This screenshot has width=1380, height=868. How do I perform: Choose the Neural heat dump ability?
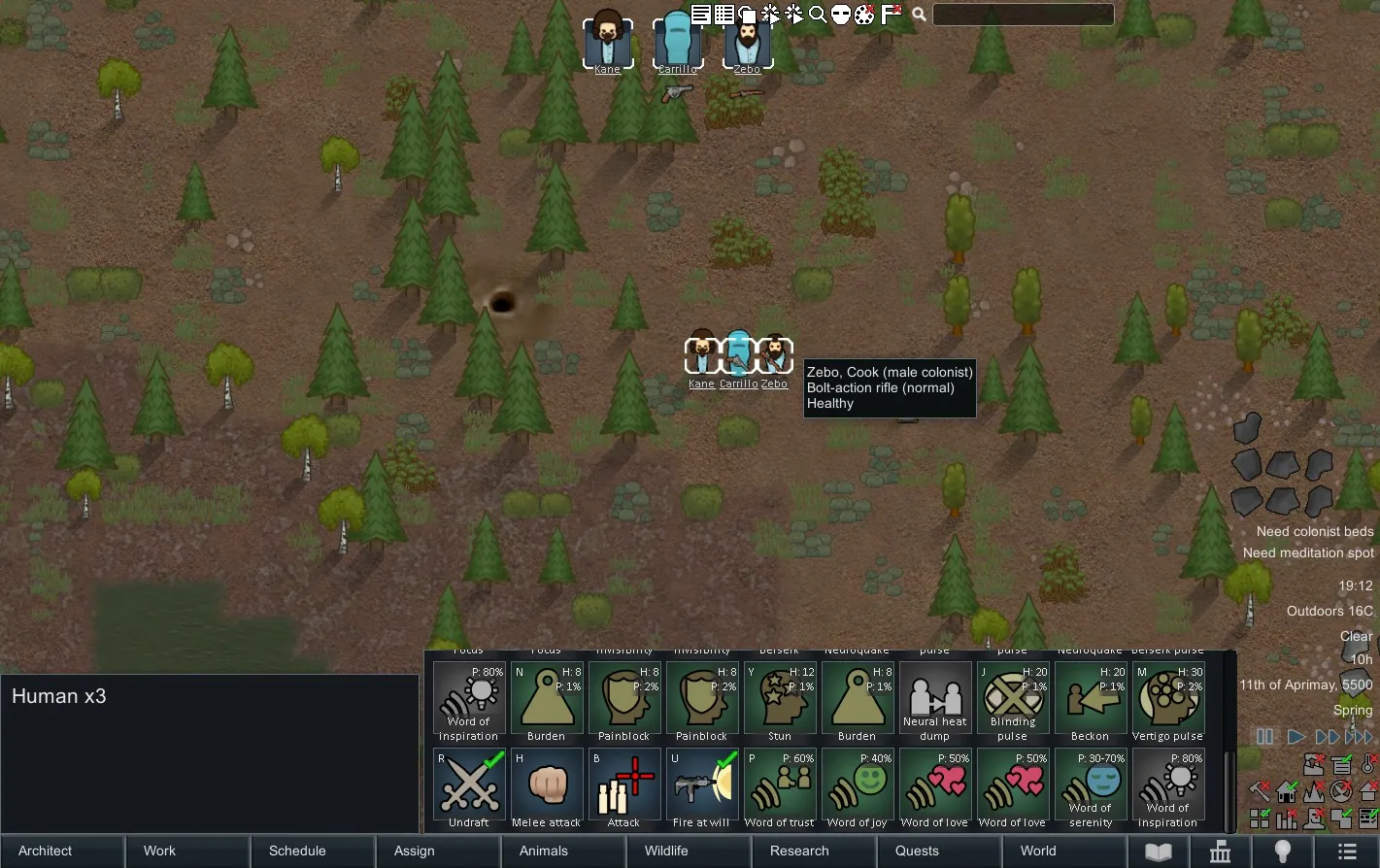point(935,697)
